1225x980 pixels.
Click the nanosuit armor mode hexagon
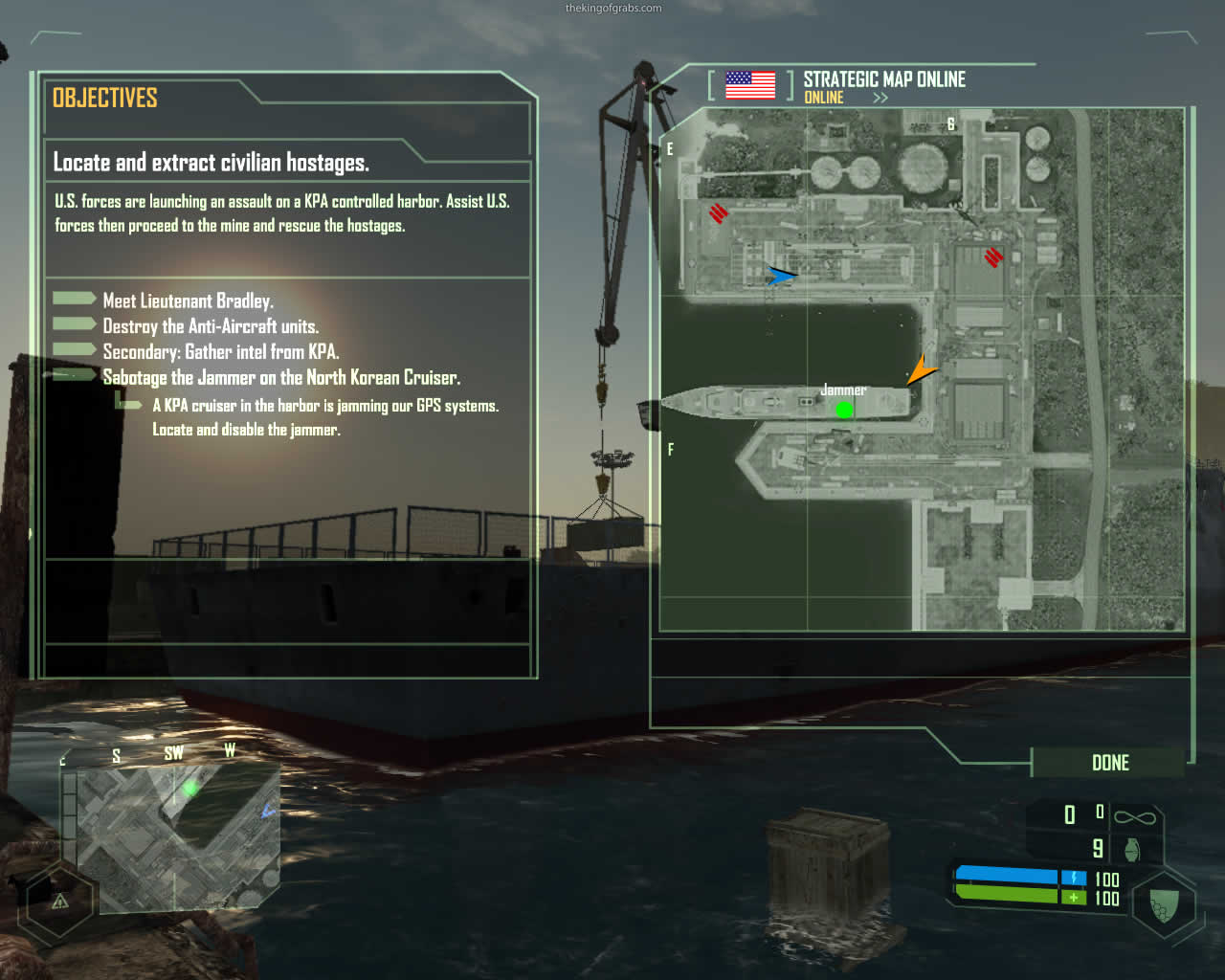pos(1164,903)
